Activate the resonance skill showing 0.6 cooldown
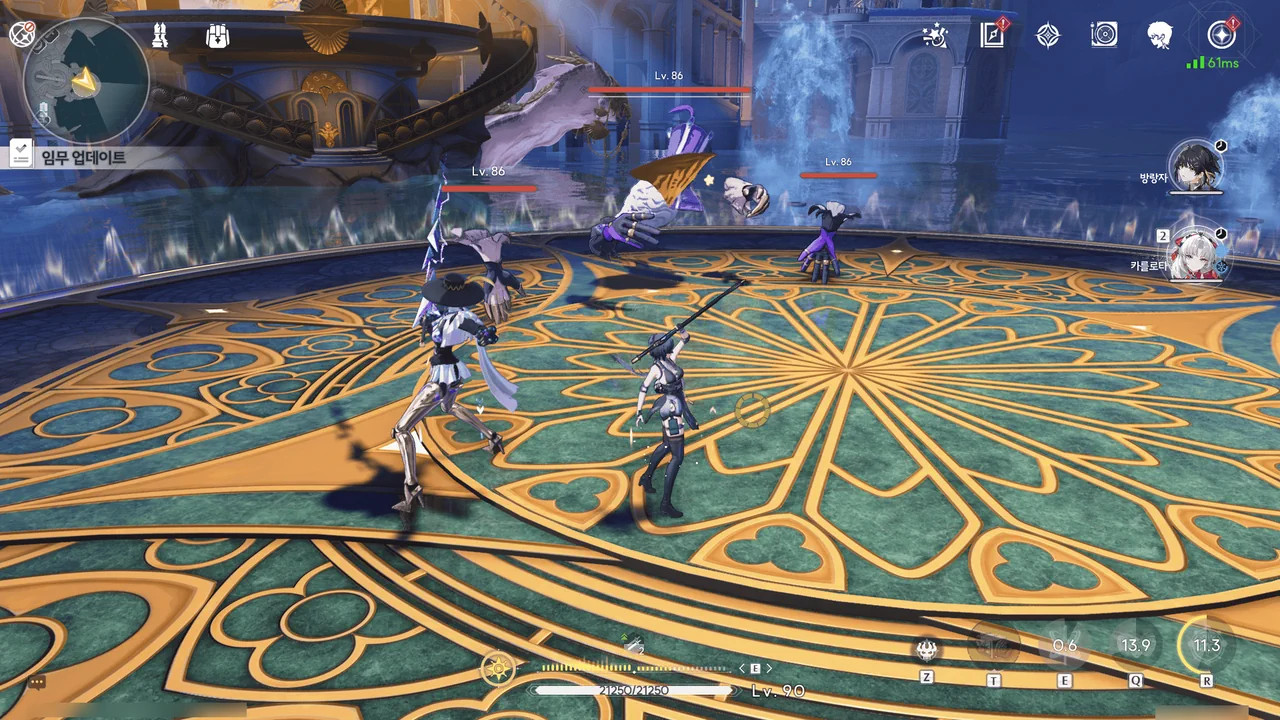Image resolution: width=1280 pixels, height=720 pixels. (x=1064, y=646)
